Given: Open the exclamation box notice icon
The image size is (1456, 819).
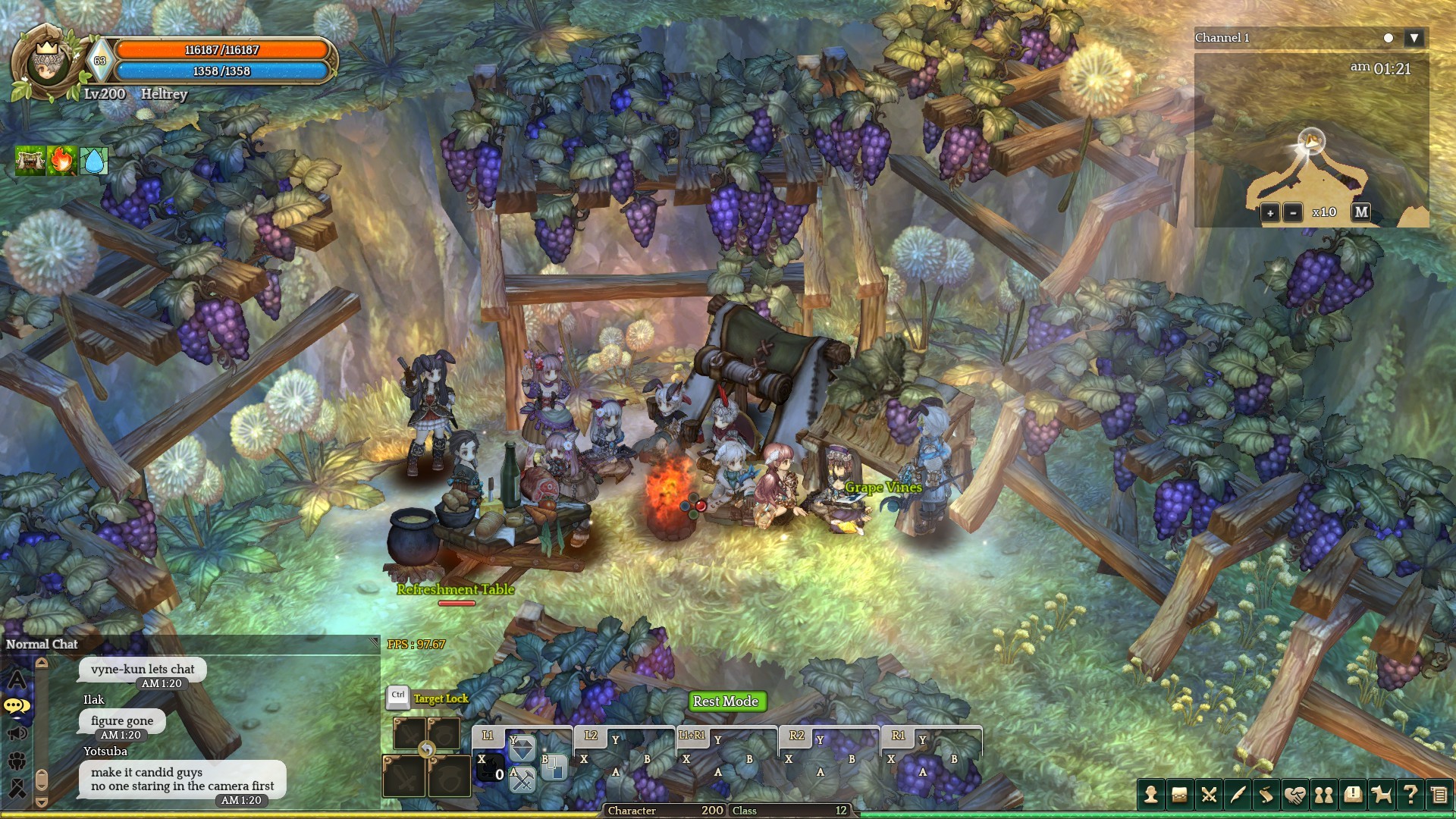Looking at the screenshot, I should (1353, 794).
